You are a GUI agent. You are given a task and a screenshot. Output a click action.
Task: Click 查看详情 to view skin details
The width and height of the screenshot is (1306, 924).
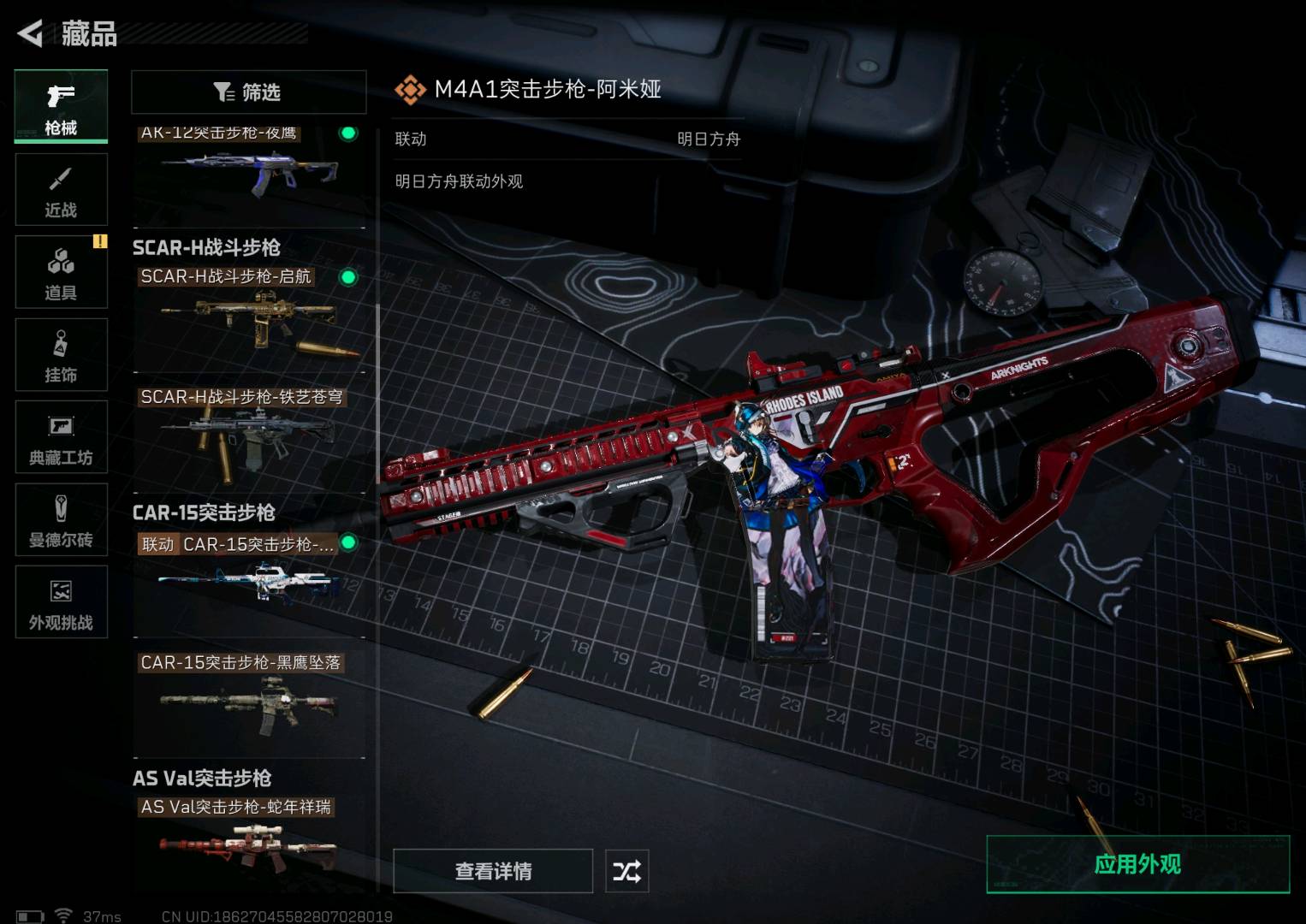pyautogui.click(x=493, y=871)
